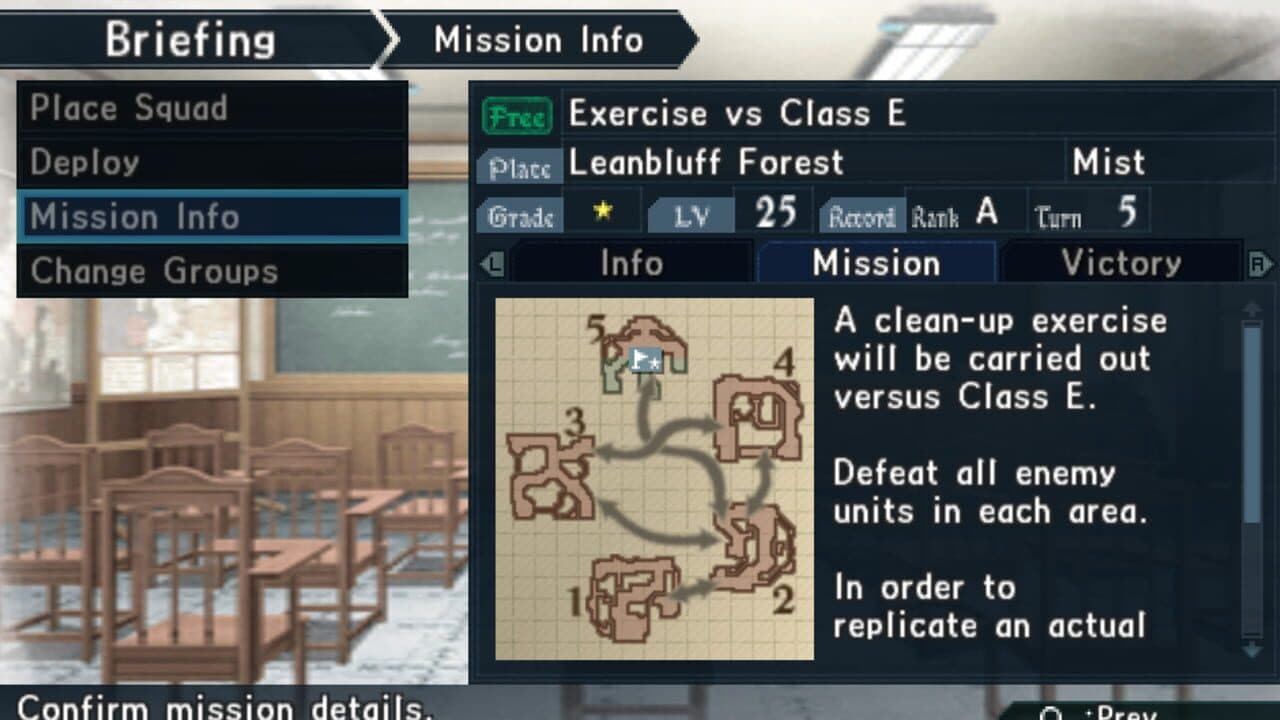Click the "Place" label icon beside Leanbluff Forest
Image resolution: width=1280 pixels, height=720 pixels.
519,167
